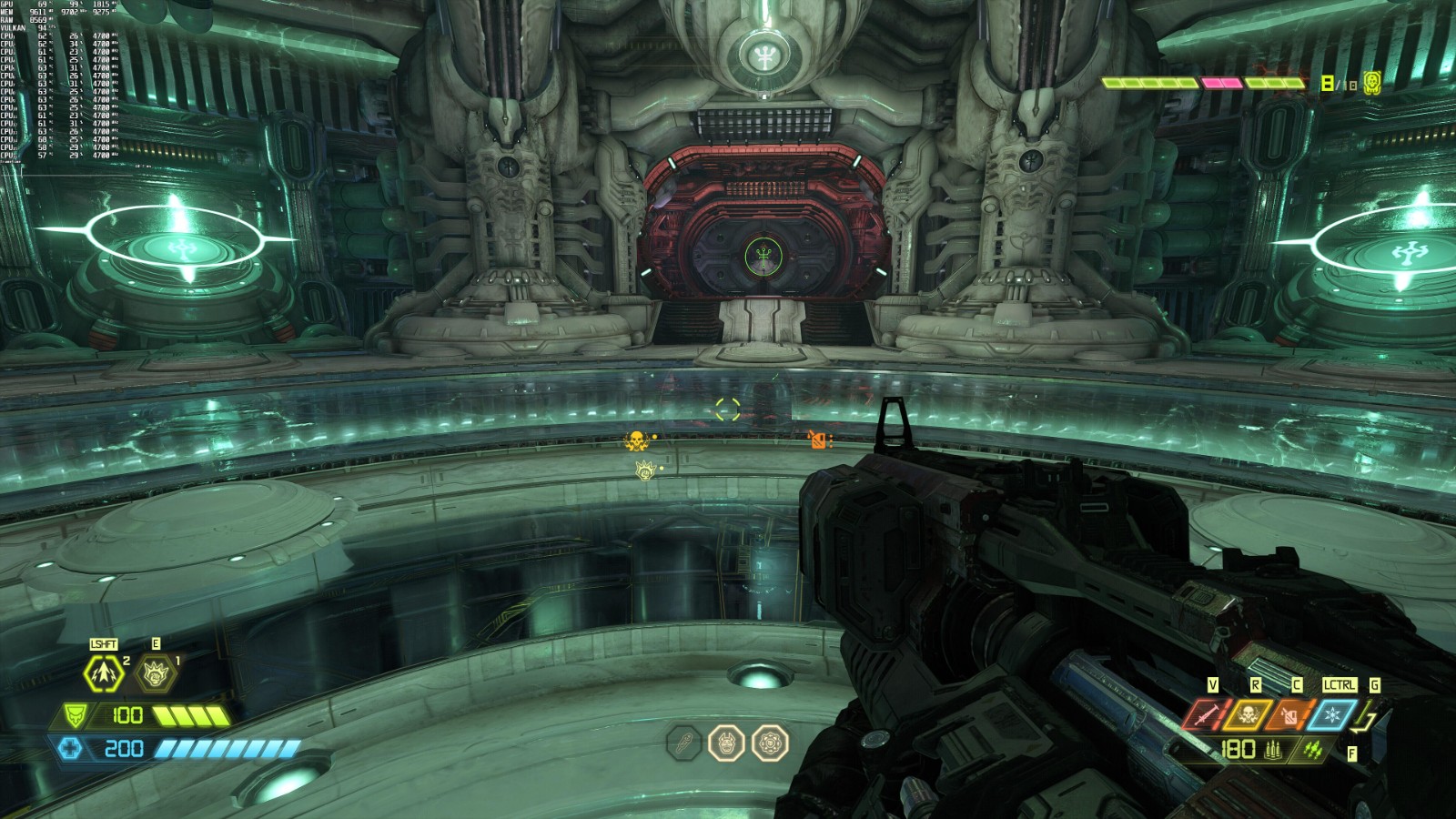Activate the orange Flame Belch icon

[1289, 716]
